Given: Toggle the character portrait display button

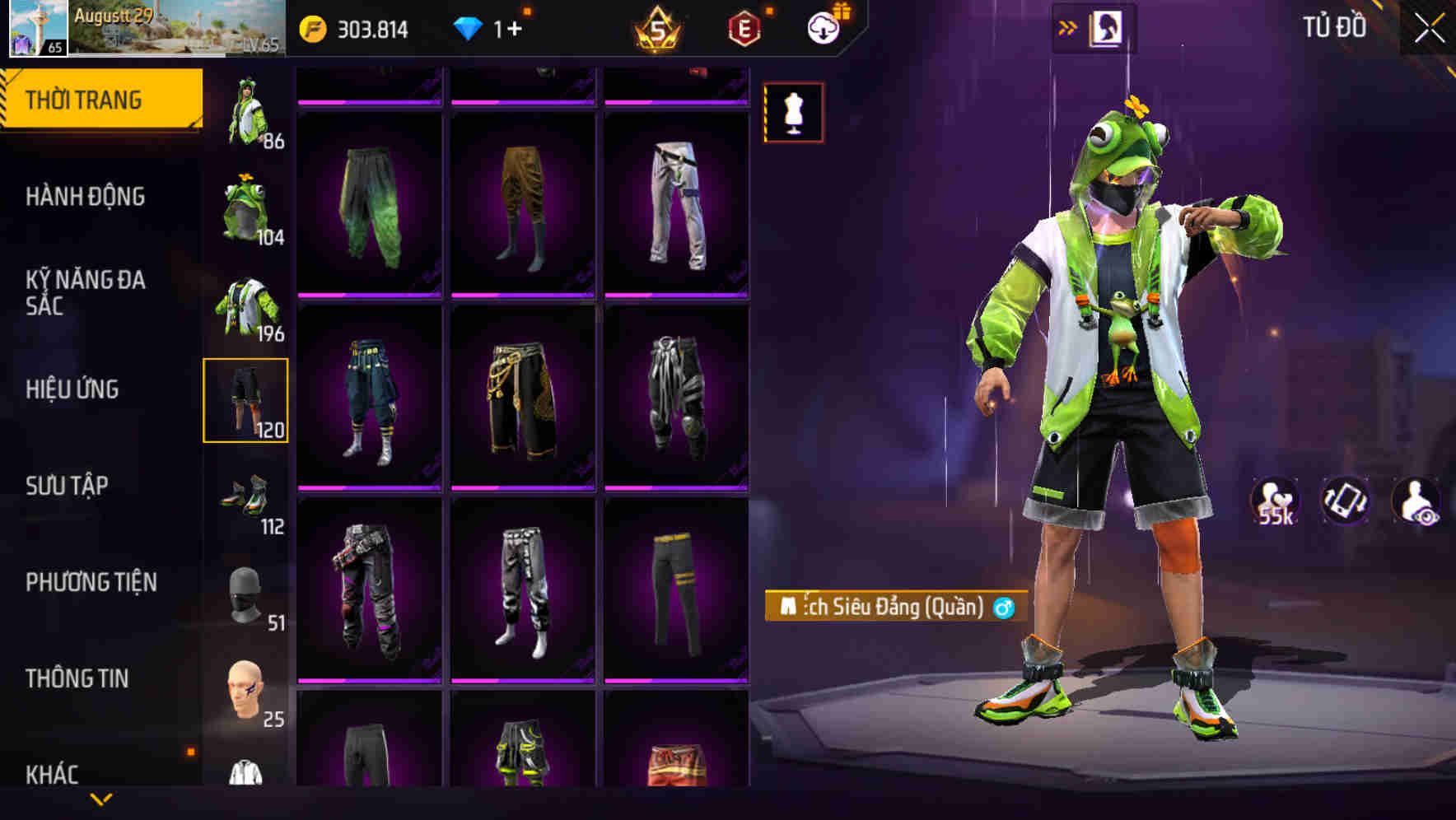Looking at the screenshot, I should (x=1108, y=26).
